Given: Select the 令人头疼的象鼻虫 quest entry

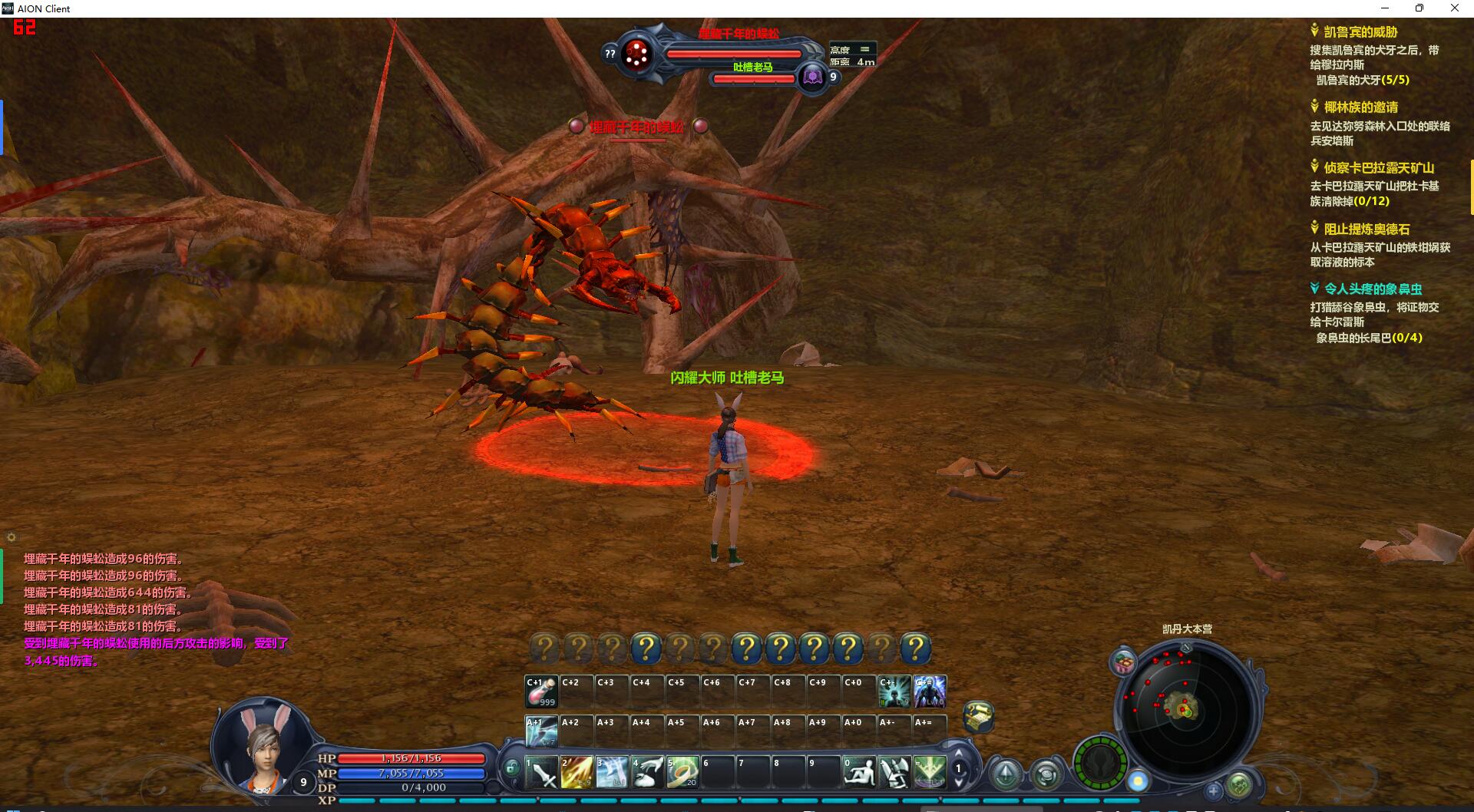Looking at the screenshot, I should click(x=1373, y=289).
